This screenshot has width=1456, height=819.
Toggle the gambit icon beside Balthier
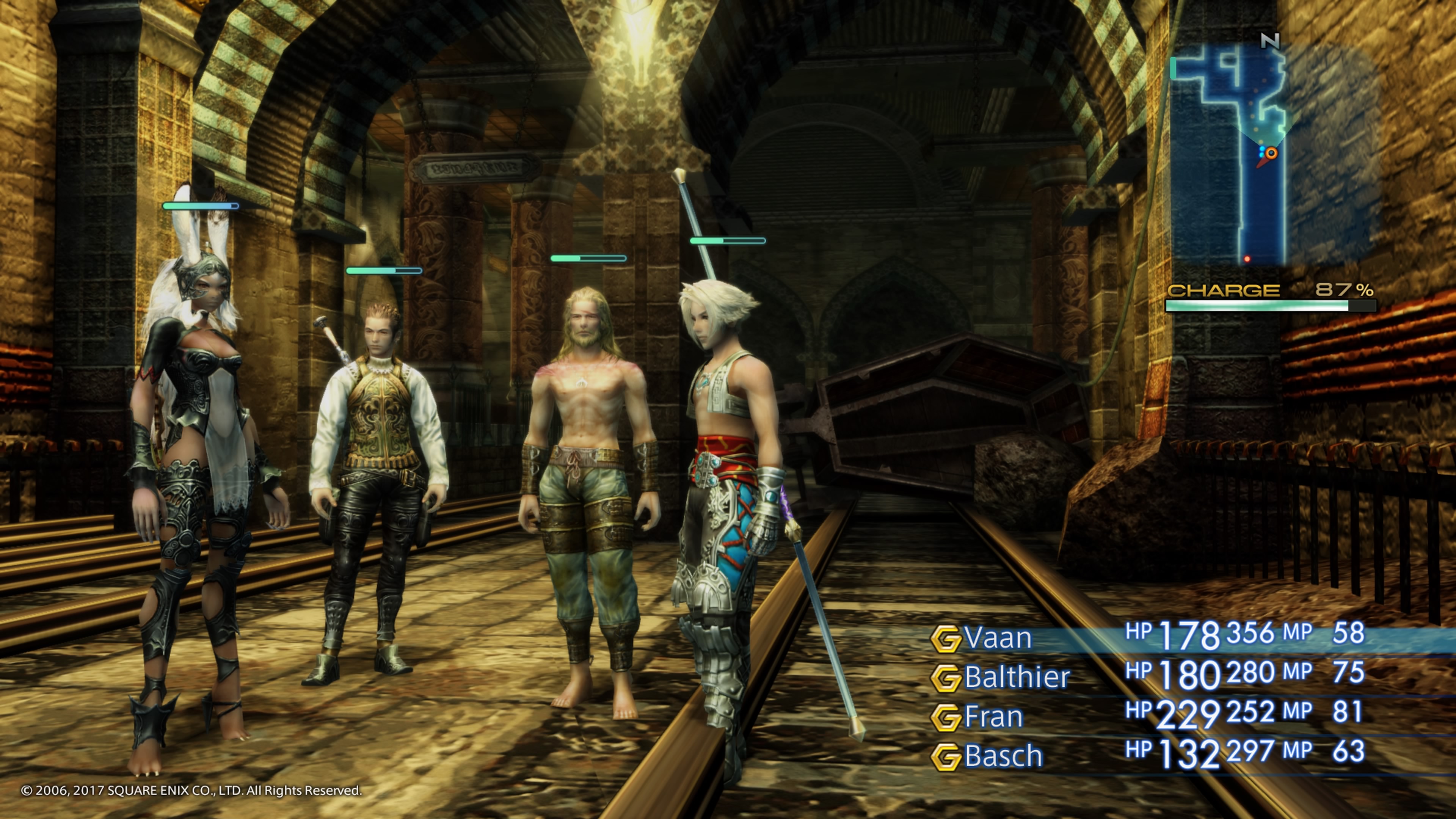tap(945, 678)
